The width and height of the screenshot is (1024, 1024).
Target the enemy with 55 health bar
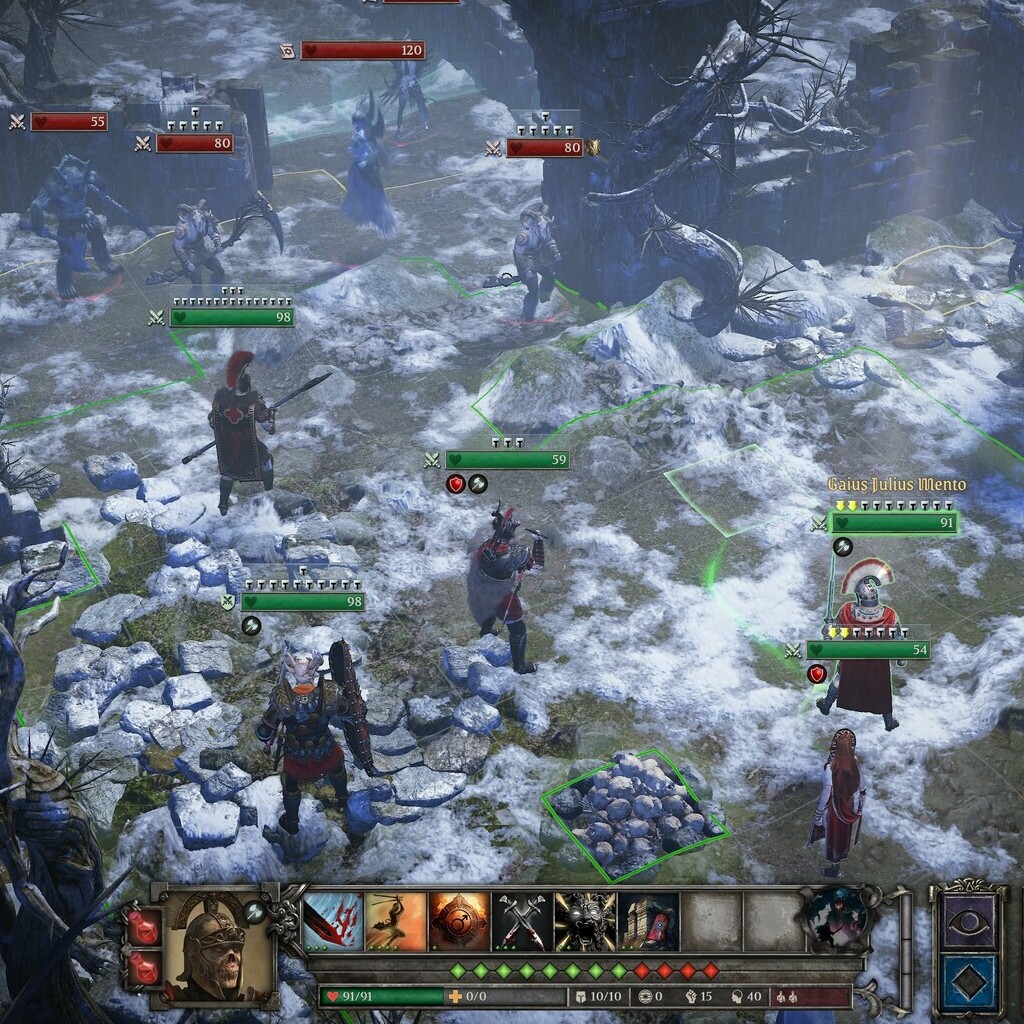click(x=68, y=122)
